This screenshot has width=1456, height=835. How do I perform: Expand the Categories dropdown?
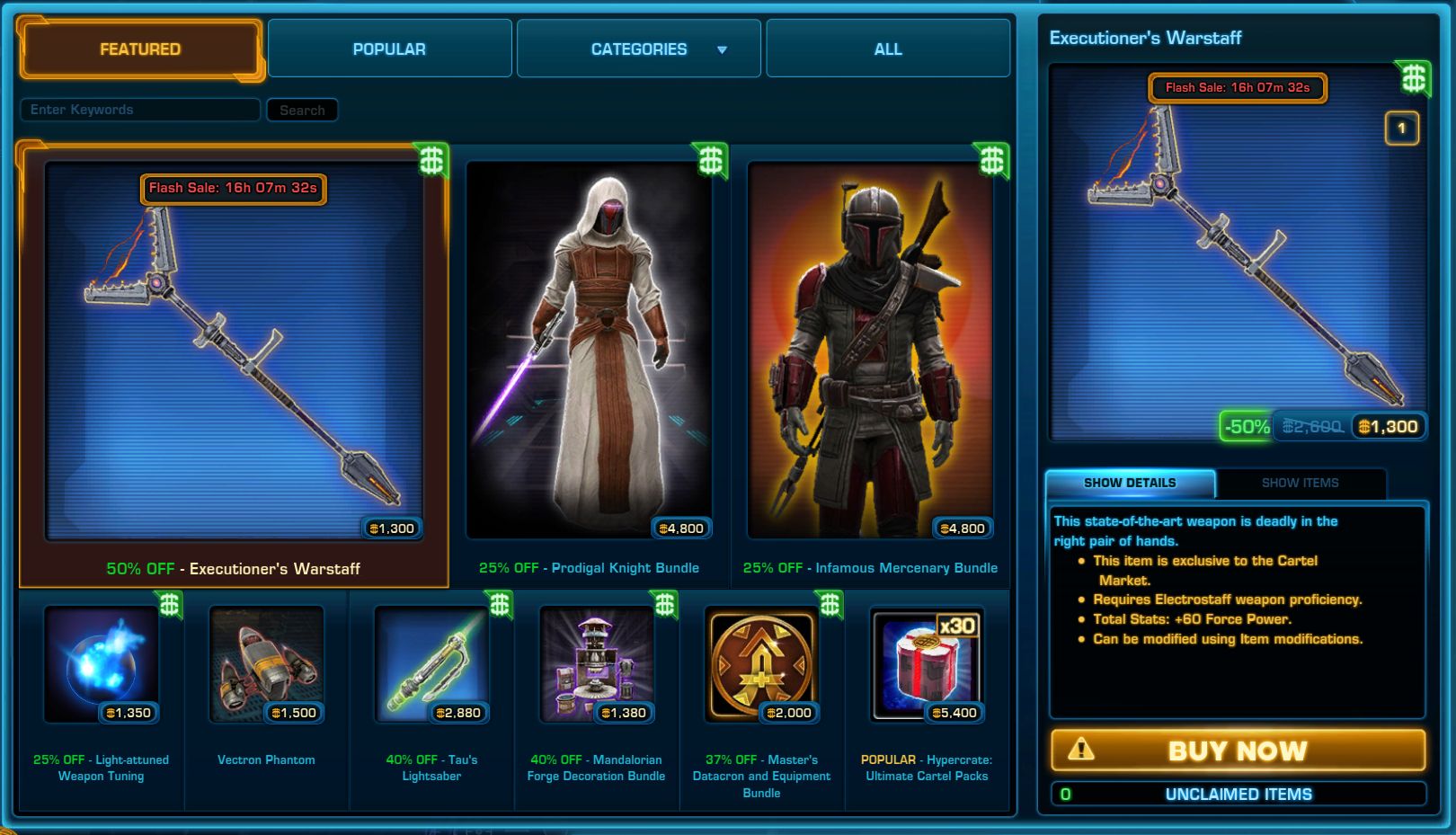639,49
